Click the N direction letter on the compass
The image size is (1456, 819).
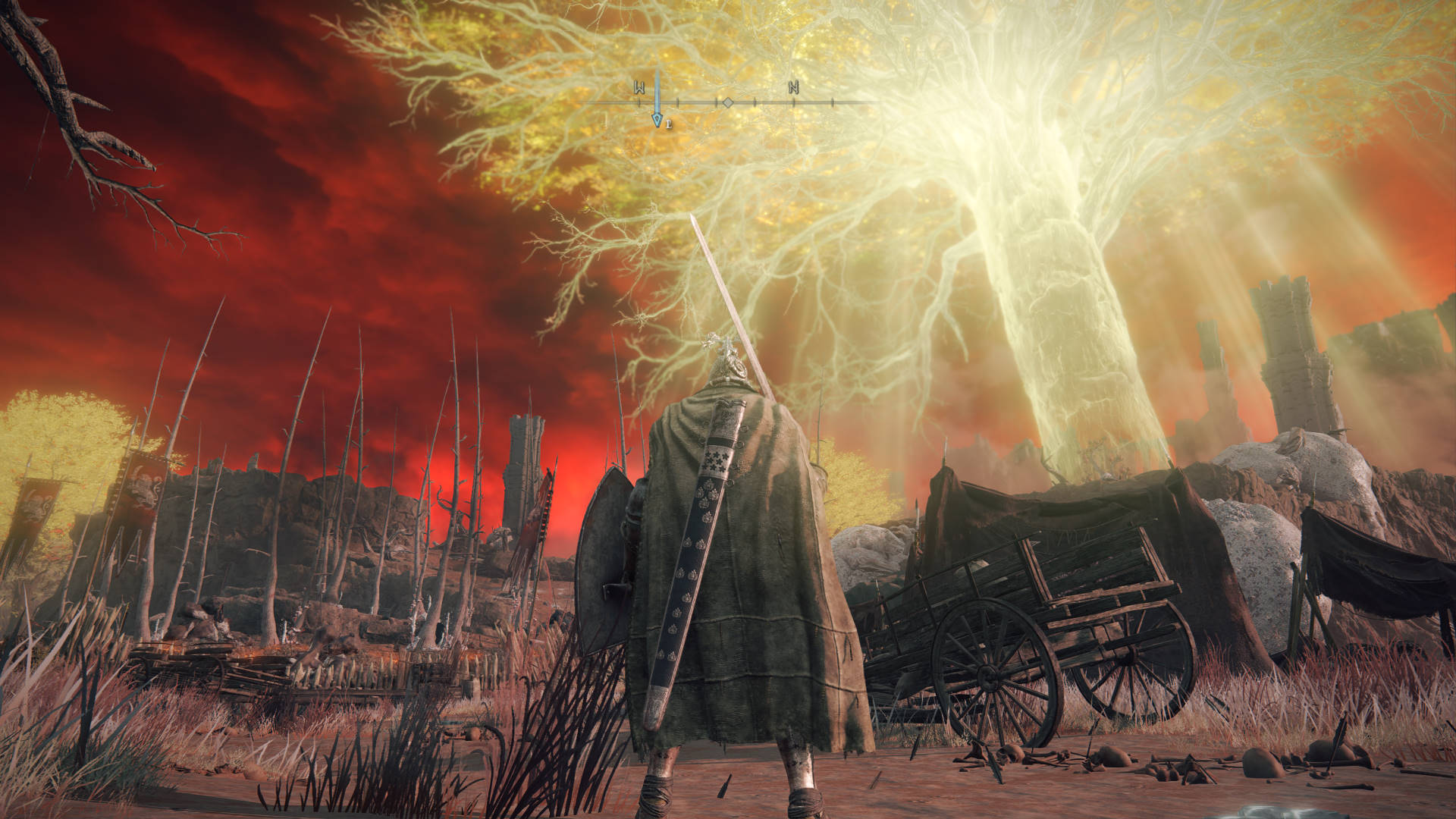click(x=793, y=87)
